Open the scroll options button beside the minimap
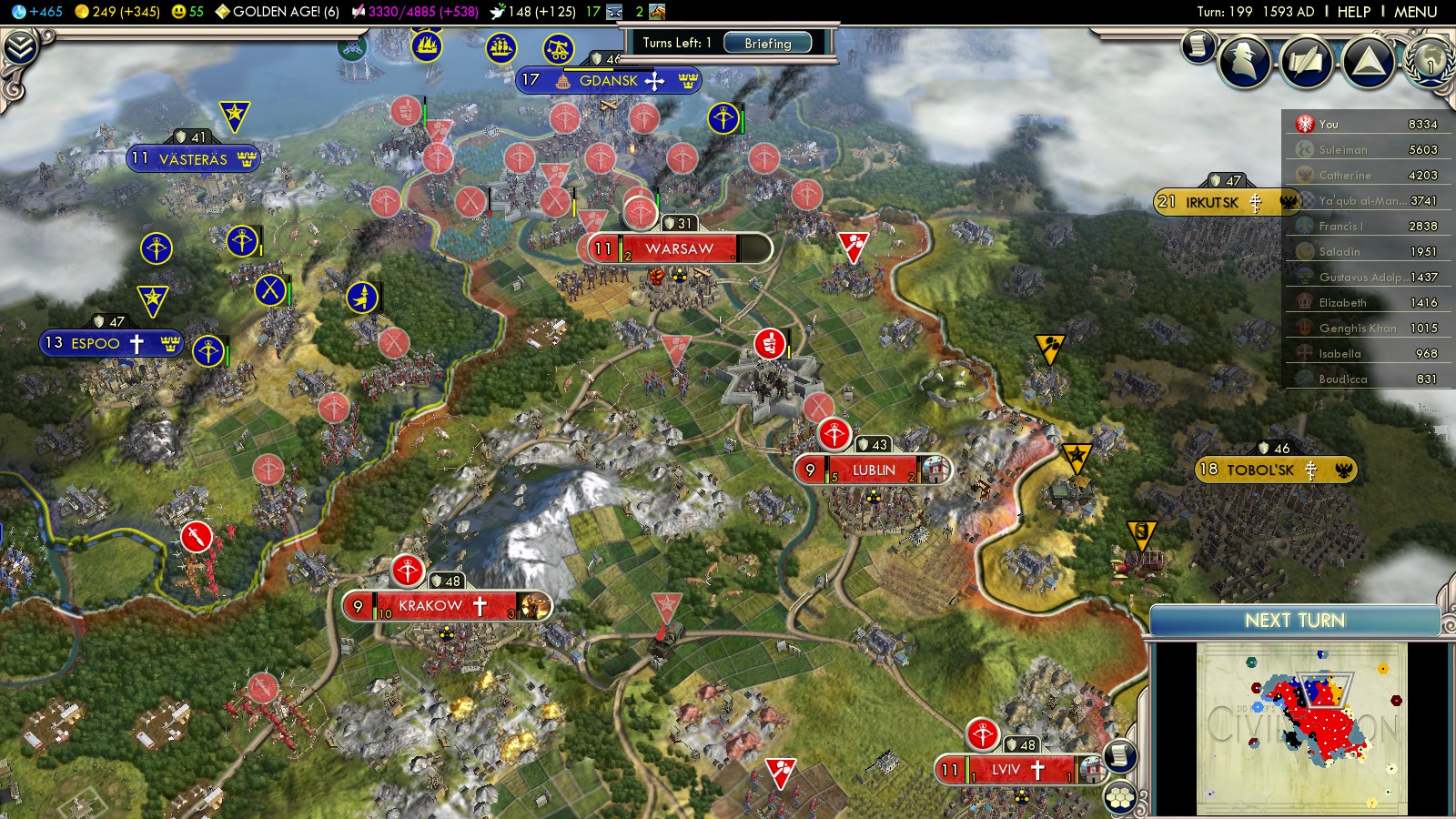The image size is (1456, 819). [x=1120, y=755]
